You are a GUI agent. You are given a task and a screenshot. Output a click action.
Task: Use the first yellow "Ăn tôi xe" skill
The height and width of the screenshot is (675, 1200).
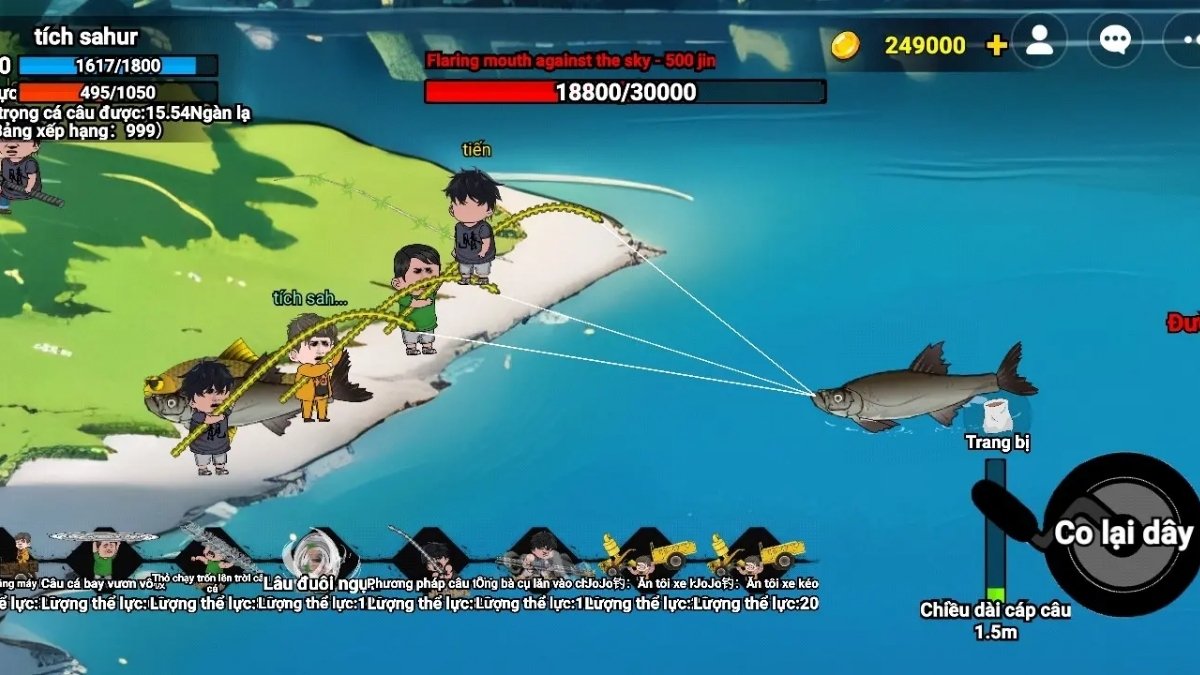[648, 553]
